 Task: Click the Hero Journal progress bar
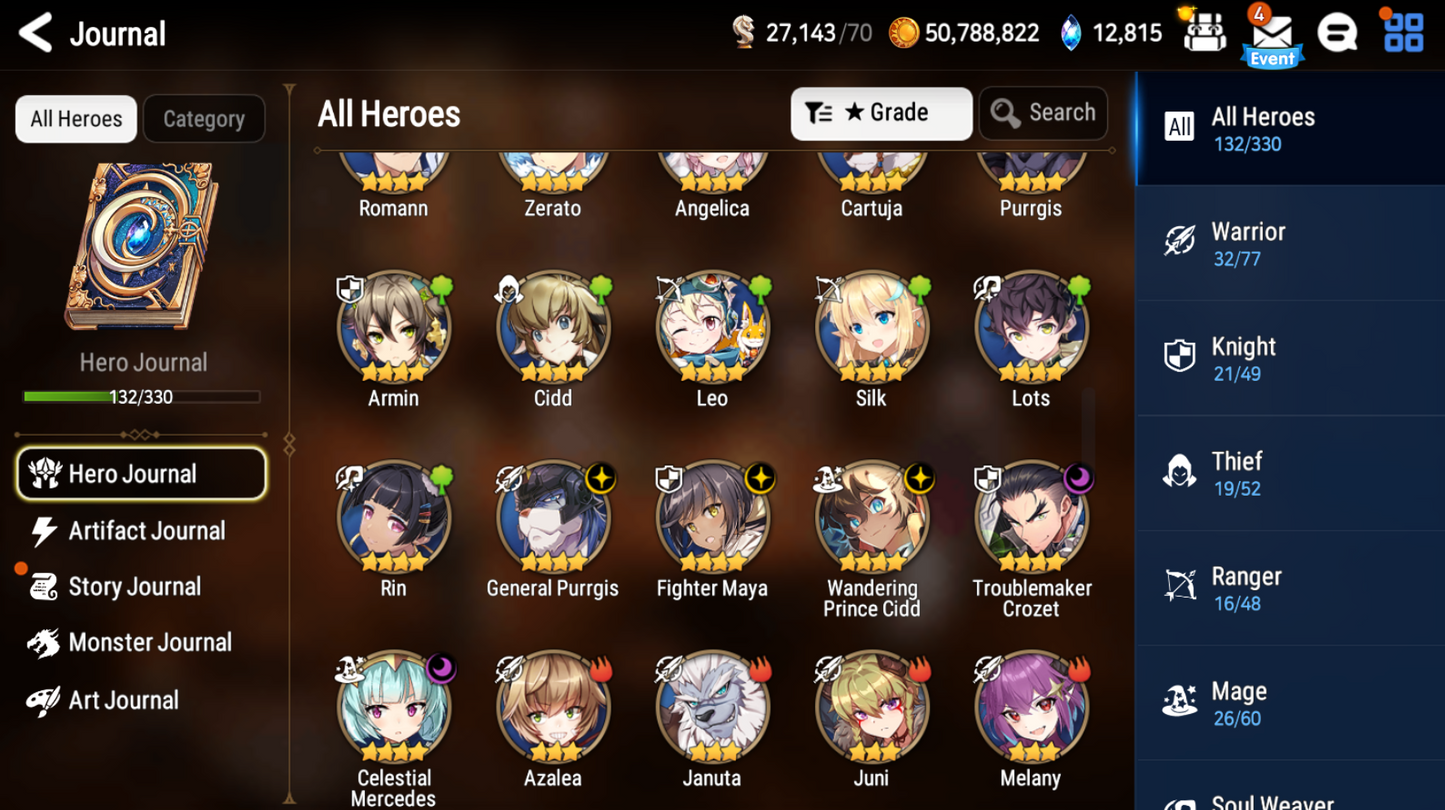pyautogui.click(x=142, y=396)
